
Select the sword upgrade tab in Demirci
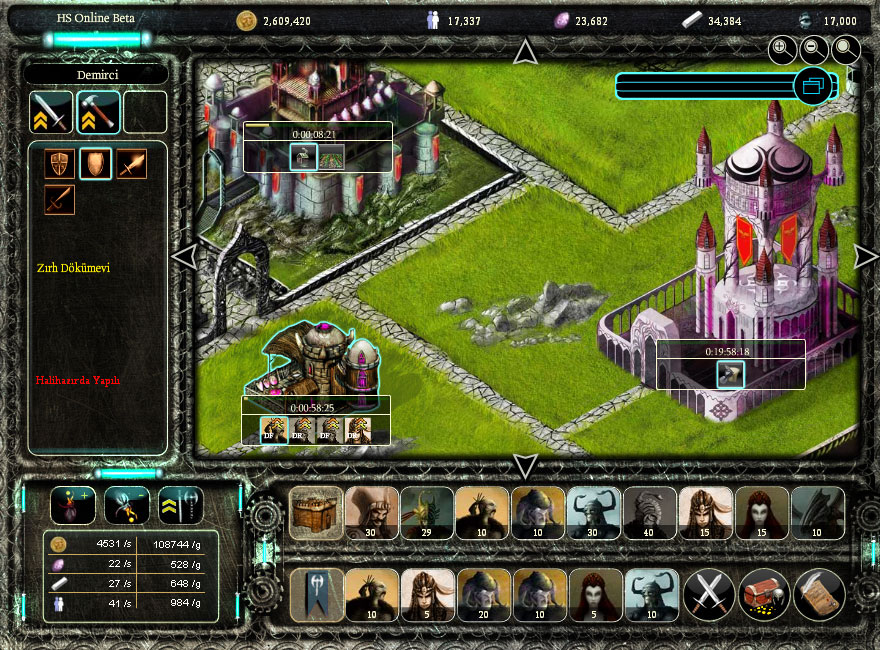pyautogui.click(x=51, y=112)
